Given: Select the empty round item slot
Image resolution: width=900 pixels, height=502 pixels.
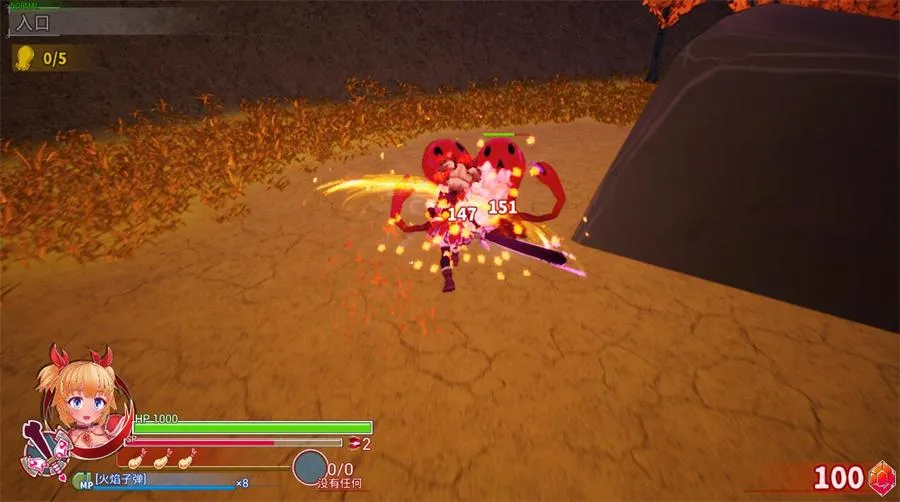Looking at the screenshot, I should 310,468.
